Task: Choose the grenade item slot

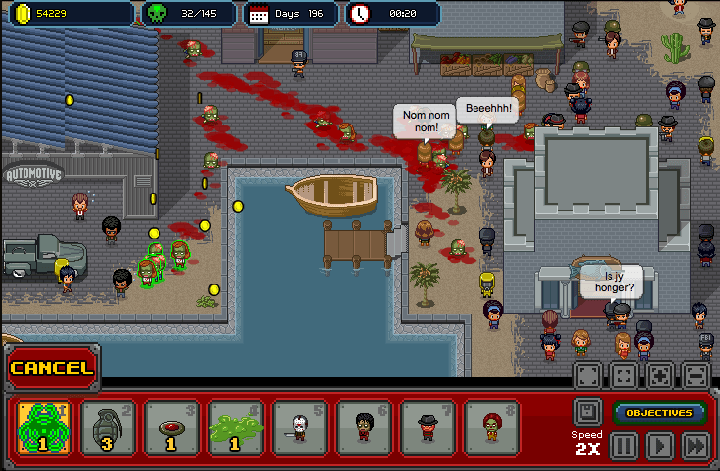Action: pyautogui.click(x=107, y=427)
